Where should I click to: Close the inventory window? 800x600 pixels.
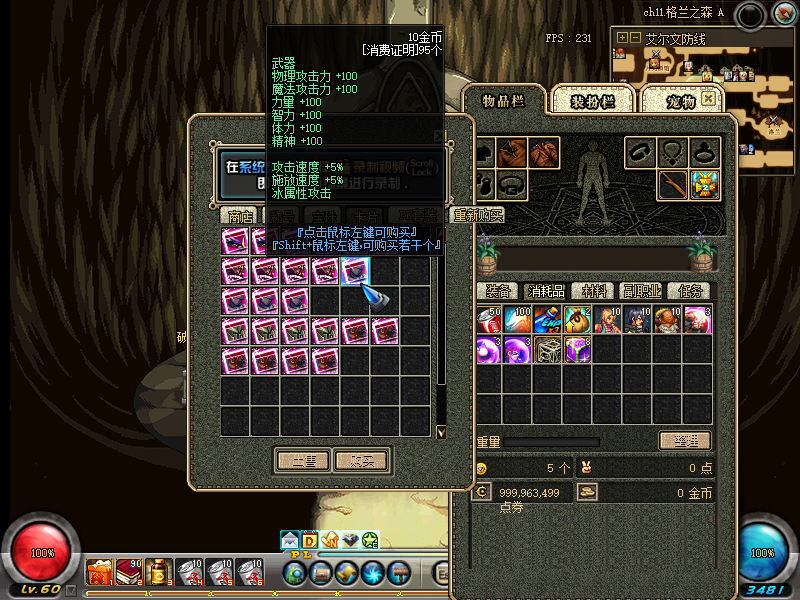point(708,98)
